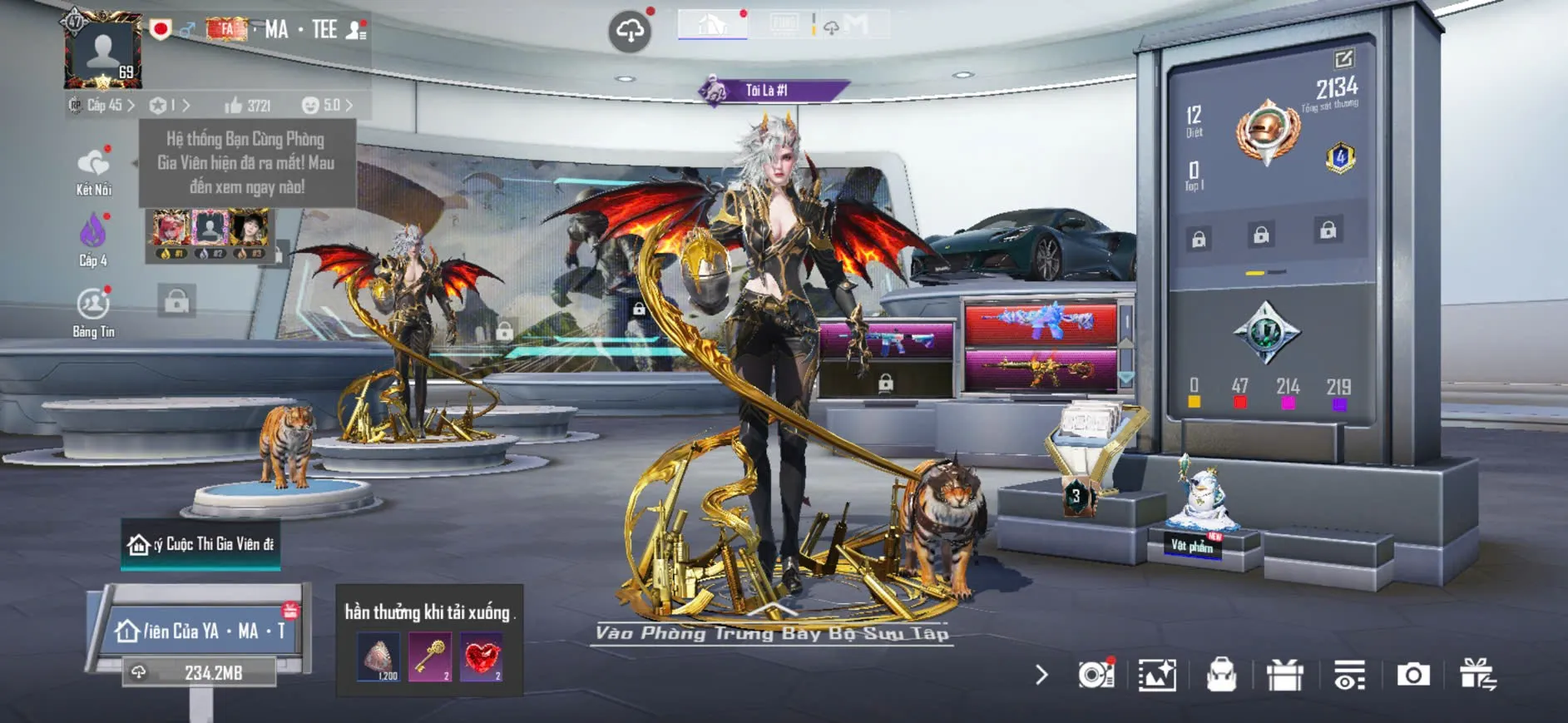Image resolution: width=1568 pixels, height=723 pixels.
Task: Open the player avatar profile
Action: point(103,52)
